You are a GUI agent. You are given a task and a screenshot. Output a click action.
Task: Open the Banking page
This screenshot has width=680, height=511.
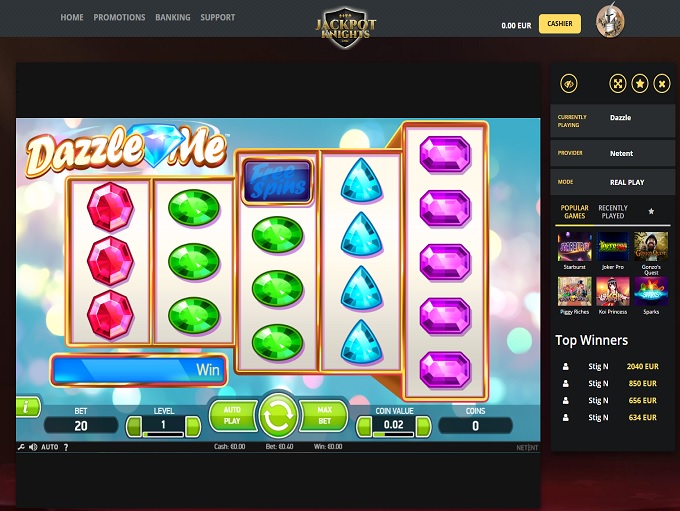point(173,17)
